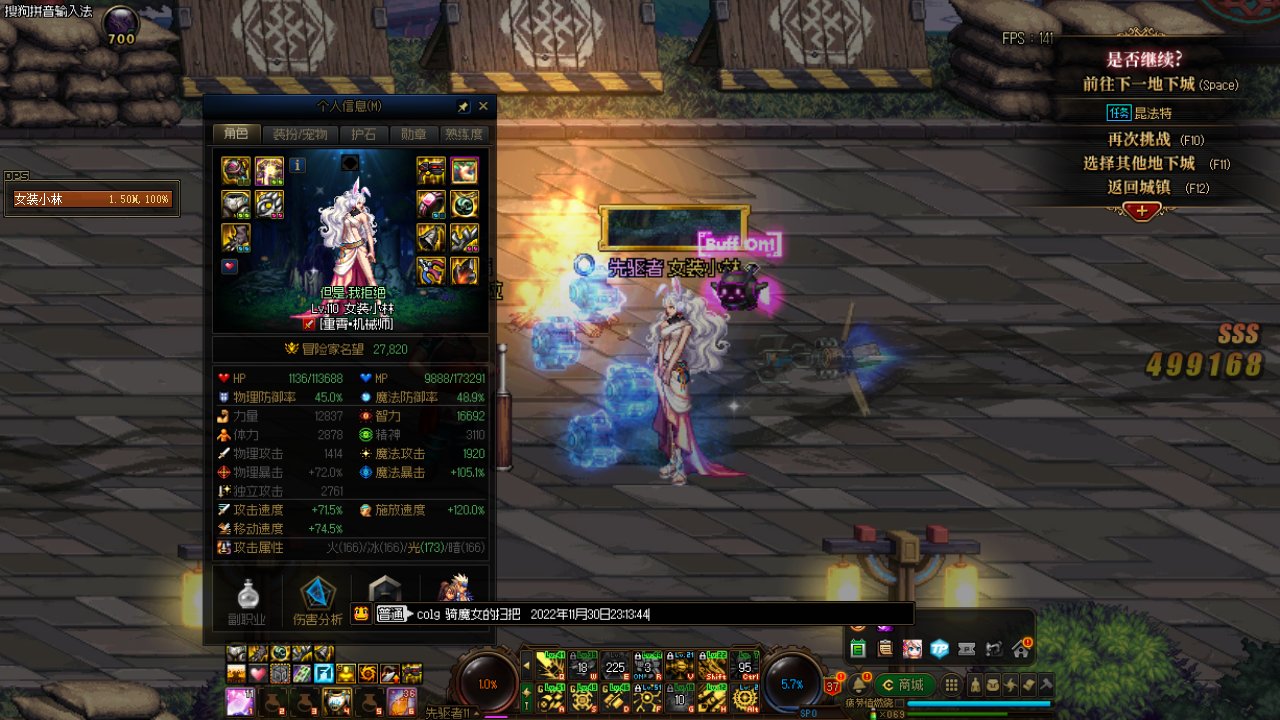Show the 熟练度 tab

464,134
